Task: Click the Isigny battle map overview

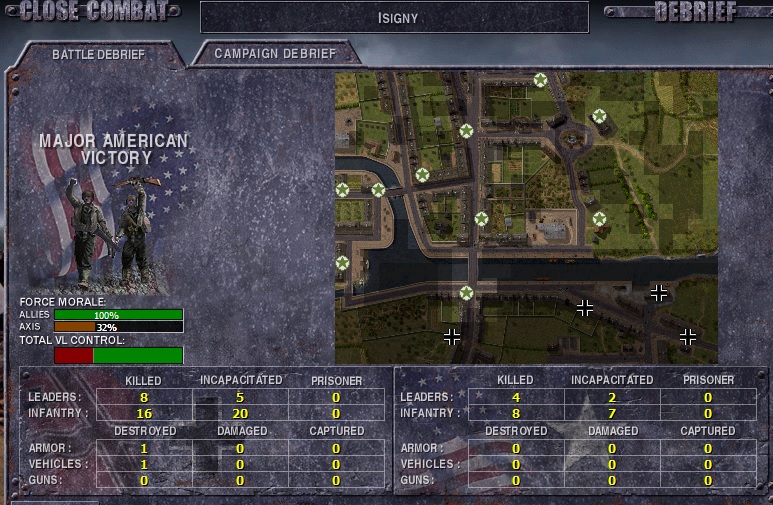Action: (x=526, y=217)
